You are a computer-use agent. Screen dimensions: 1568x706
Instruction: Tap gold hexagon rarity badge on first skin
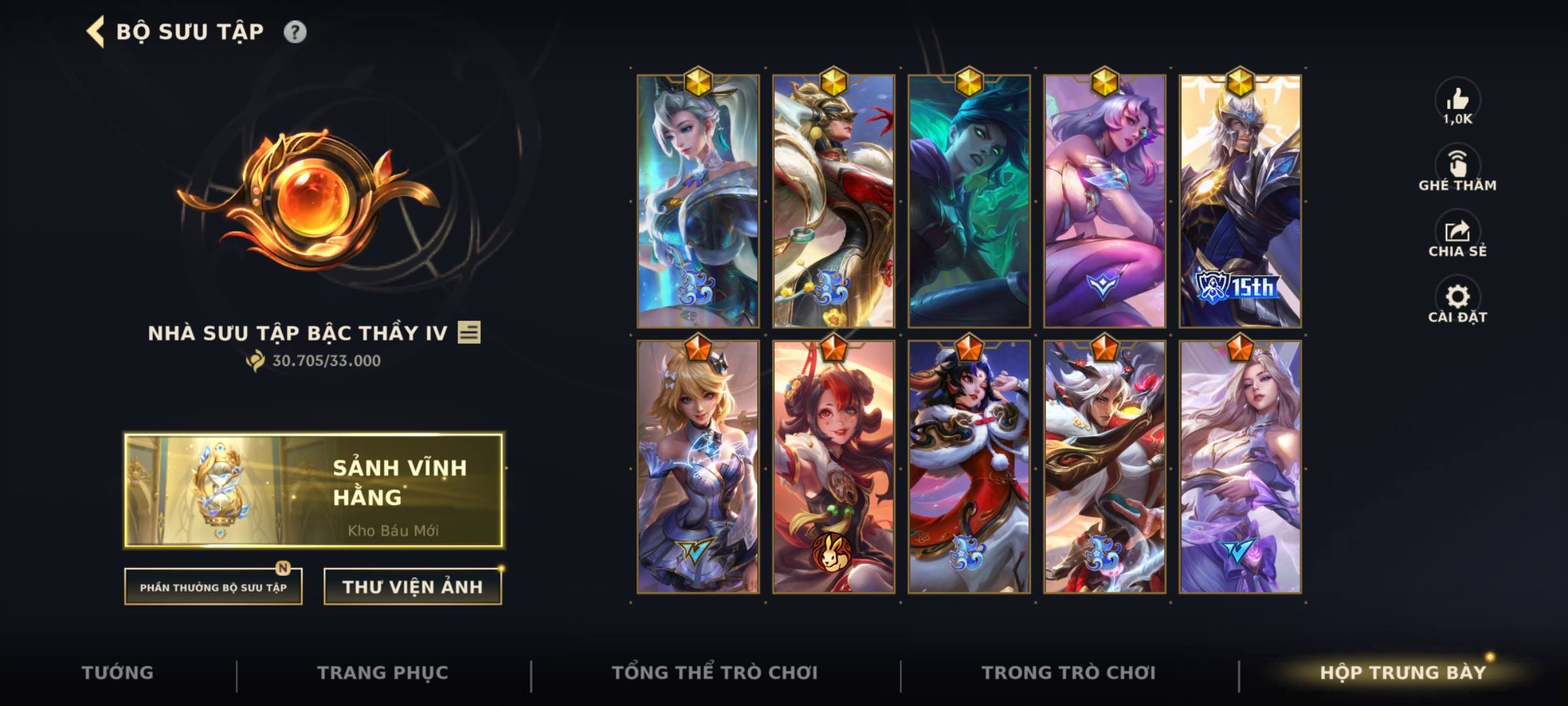(x=698, y=81)
